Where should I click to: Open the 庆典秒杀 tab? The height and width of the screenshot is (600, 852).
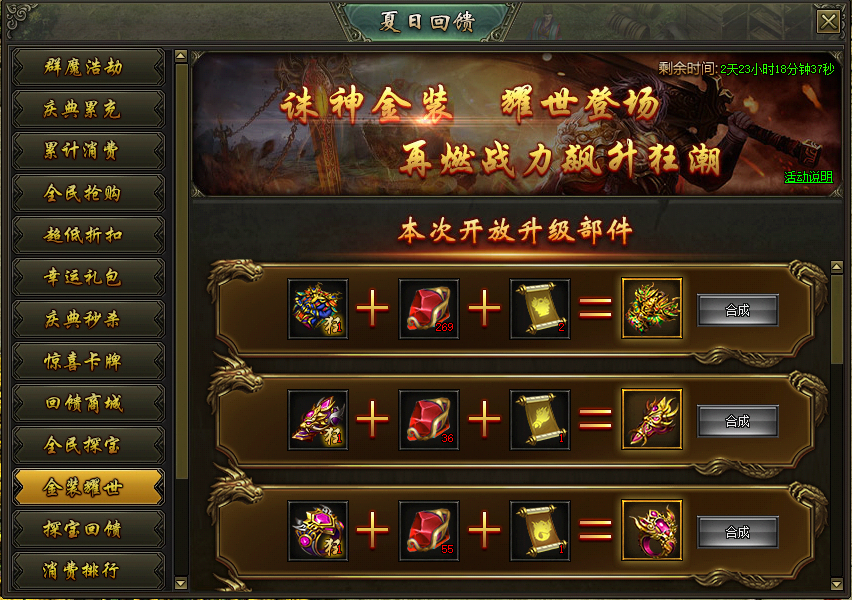[x=88, y=319]
